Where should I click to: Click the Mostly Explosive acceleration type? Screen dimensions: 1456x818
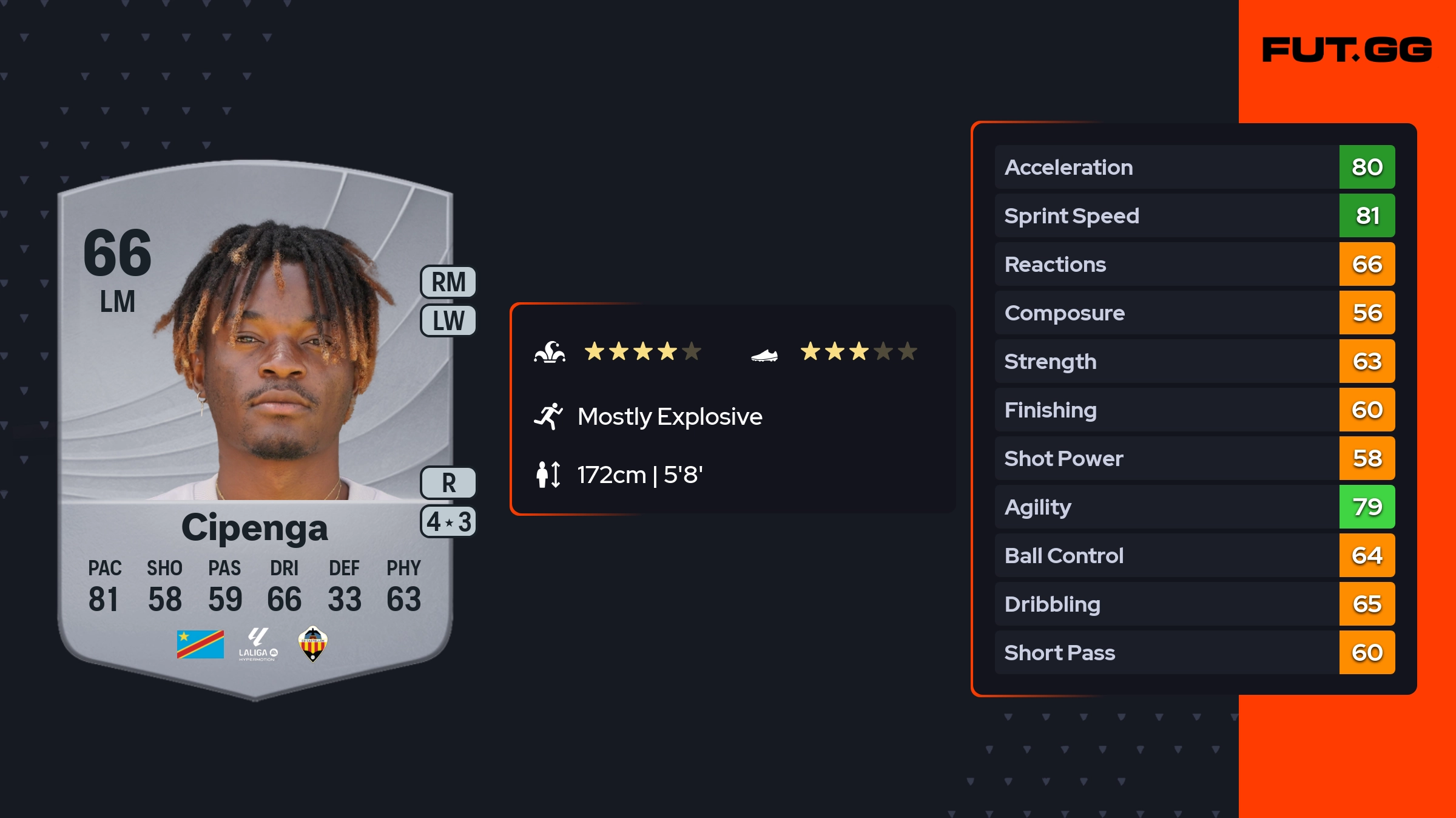[669, 417]
